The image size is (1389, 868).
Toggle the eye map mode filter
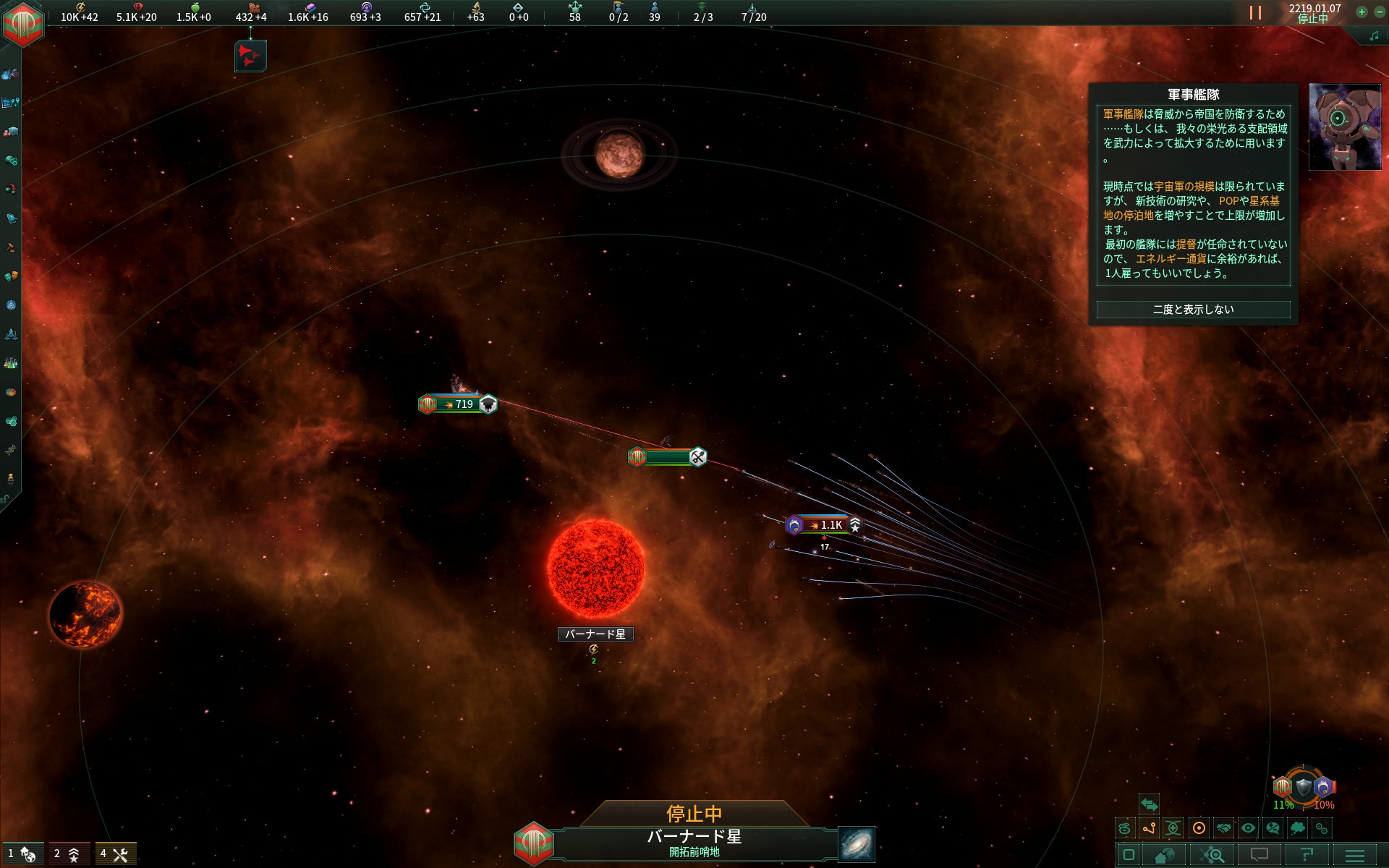coord(1248,828)
